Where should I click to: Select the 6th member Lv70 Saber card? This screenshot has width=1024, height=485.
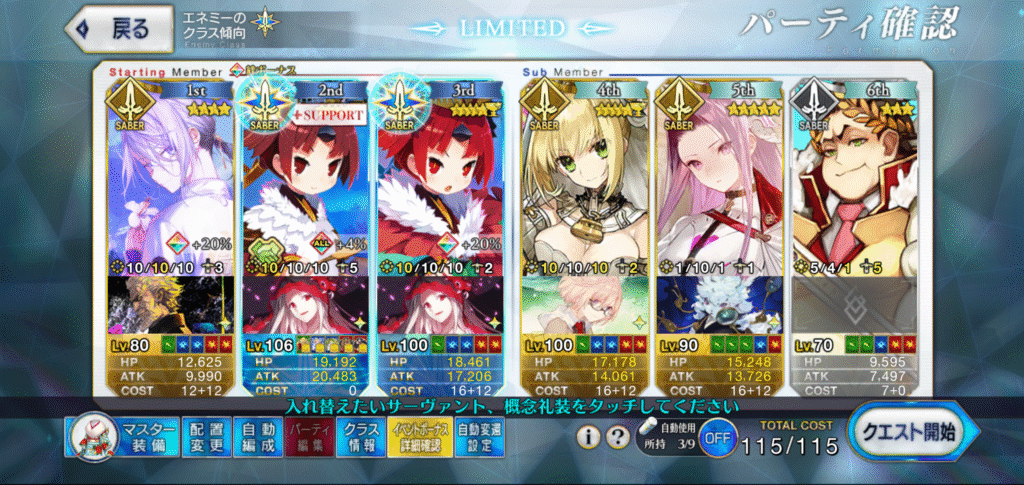click(x=850, y=180)
